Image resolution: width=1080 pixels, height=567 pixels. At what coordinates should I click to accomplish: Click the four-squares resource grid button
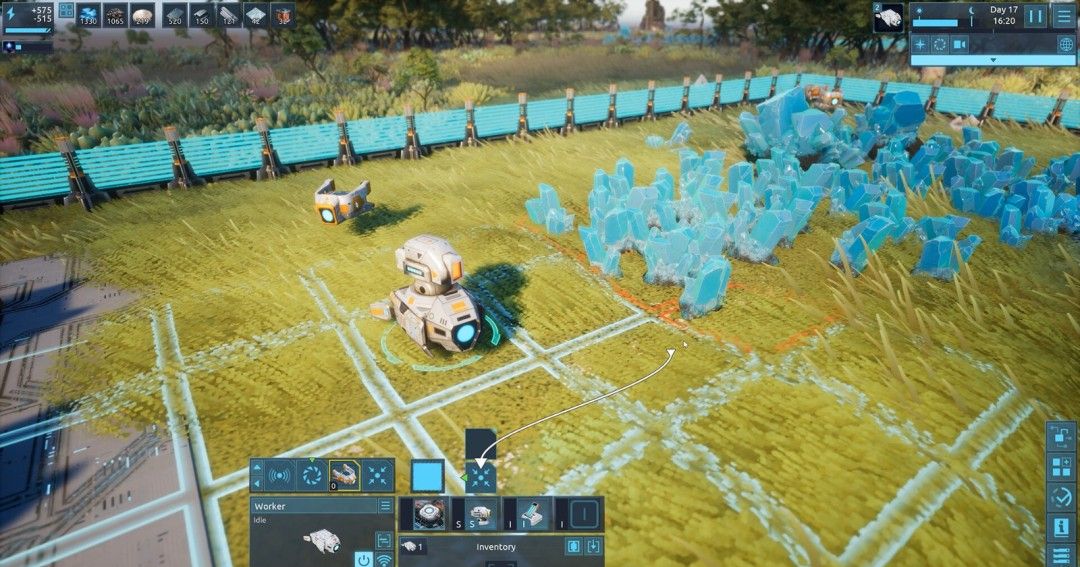coord(67,10)
